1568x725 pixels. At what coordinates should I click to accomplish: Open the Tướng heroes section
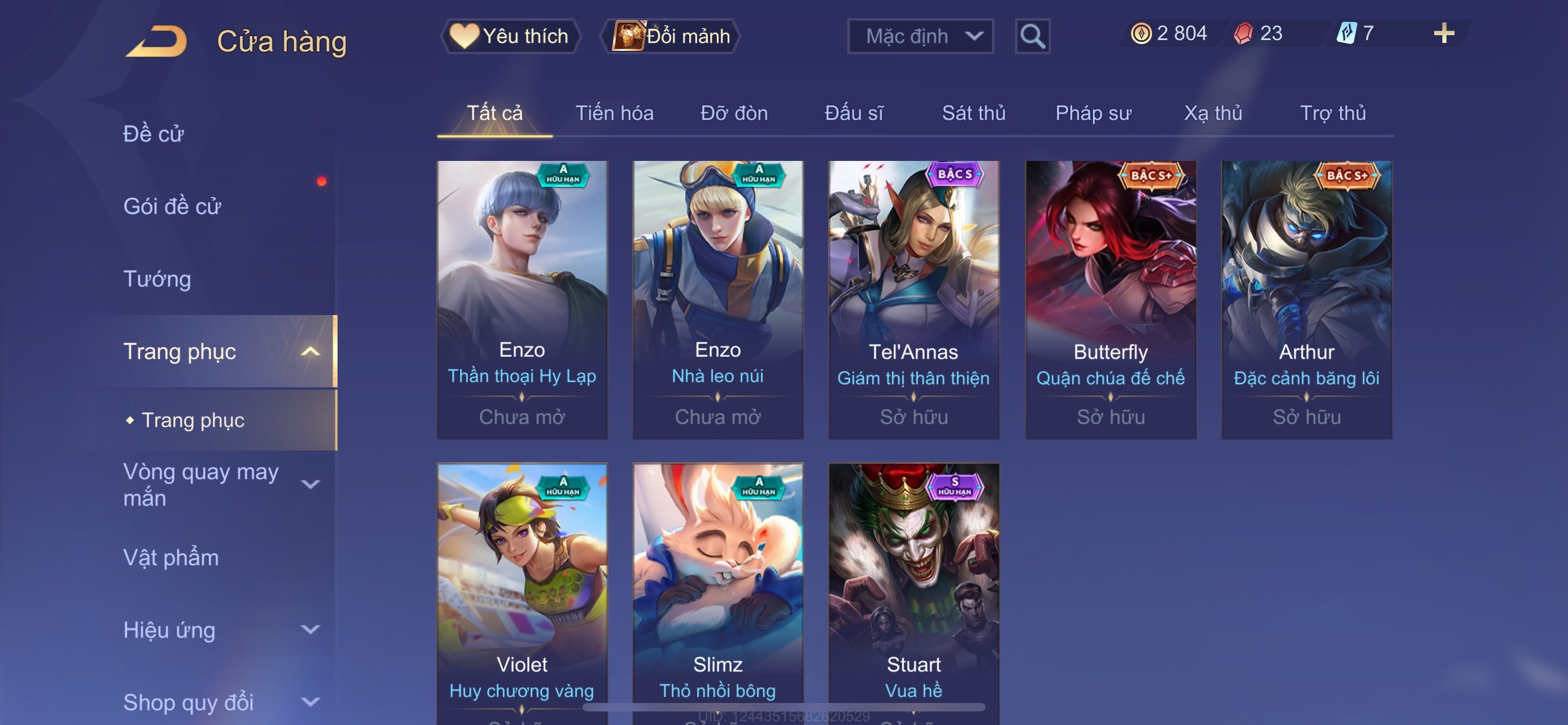tap(157, 279)
